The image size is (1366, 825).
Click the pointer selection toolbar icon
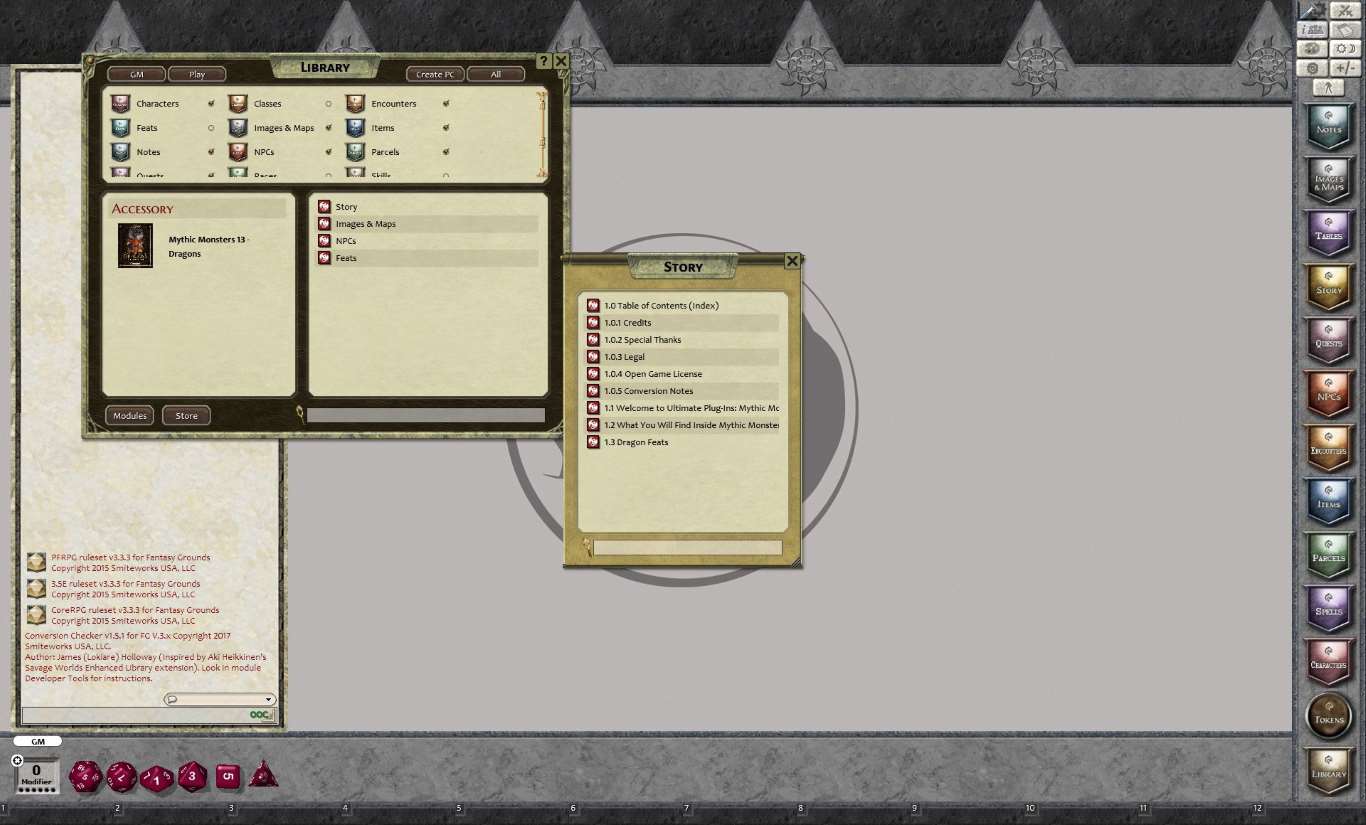pos(1329,87)
